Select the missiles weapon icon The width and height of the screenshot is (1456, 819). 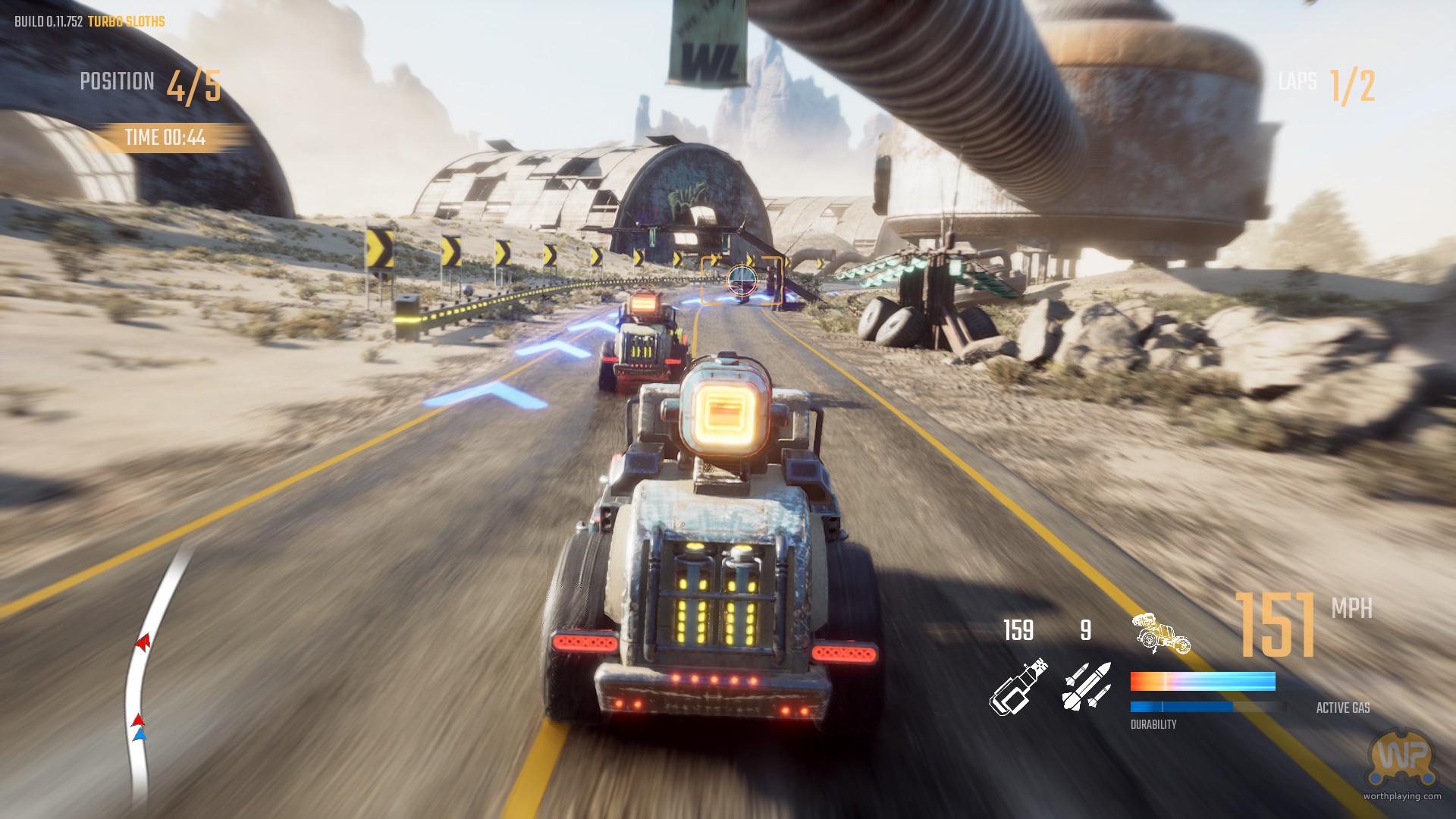(x=1086, y=686)
